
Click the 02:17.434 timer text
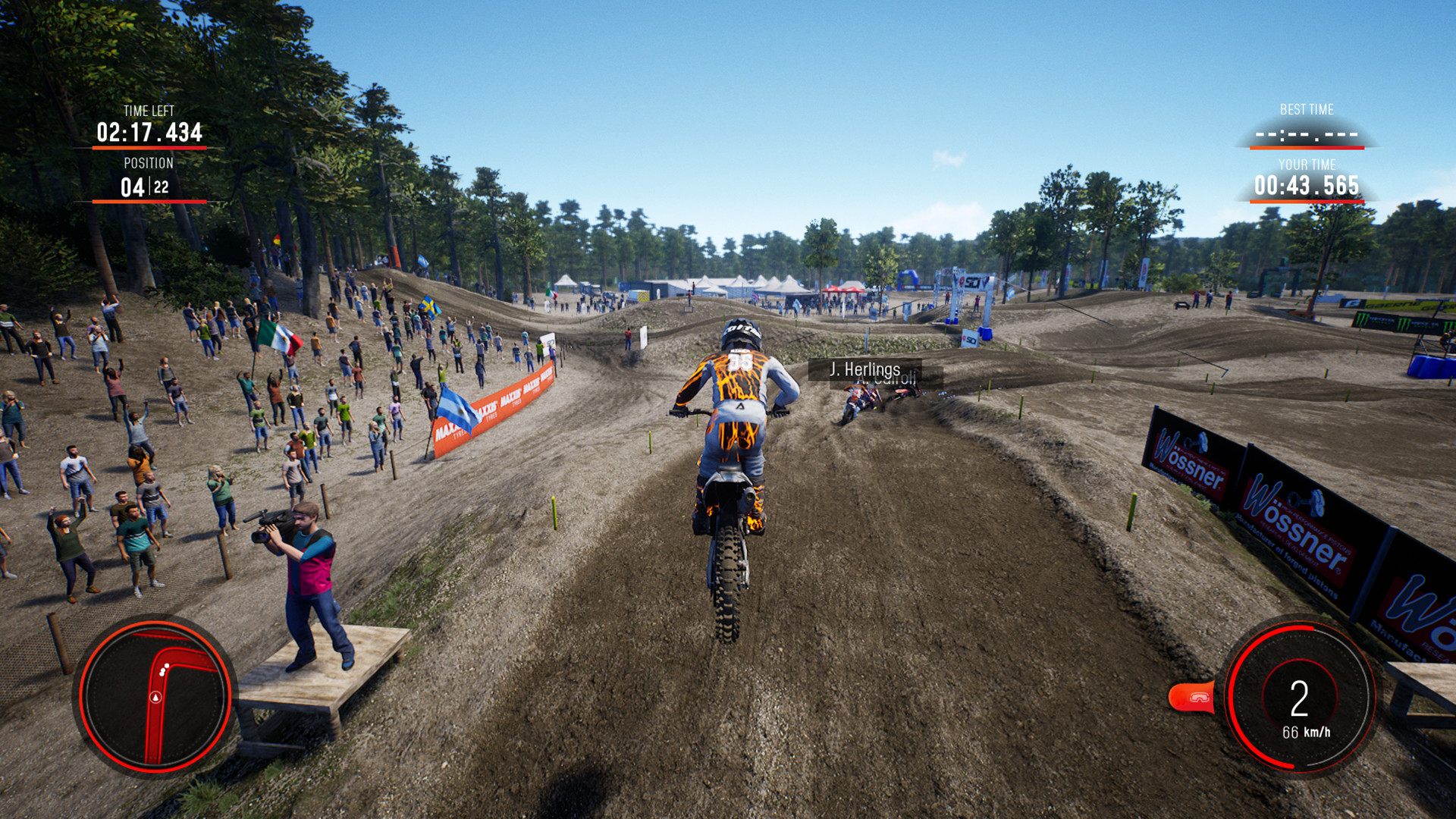click(149, 131)
